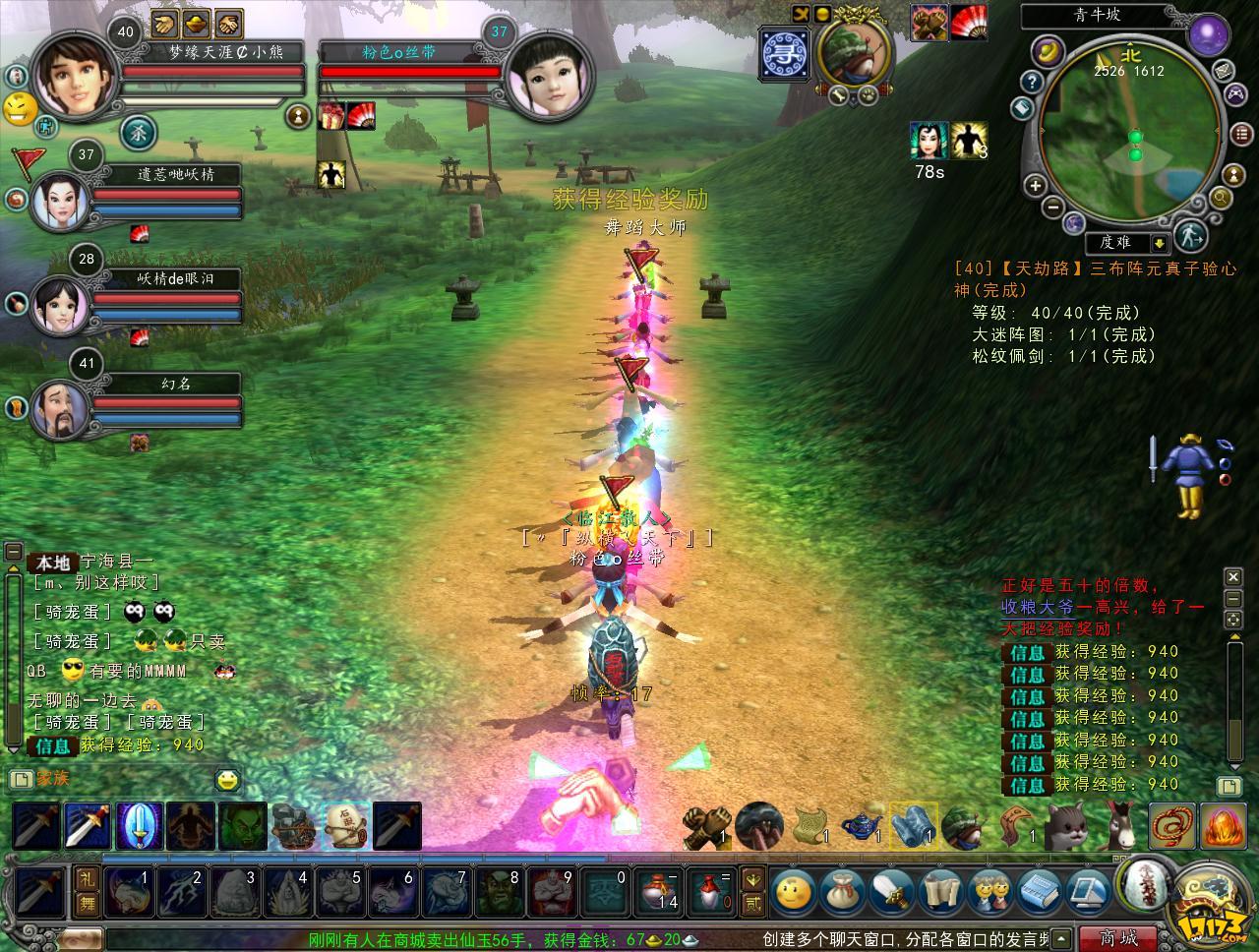
Task: Select target 粉色o丝带 portrait
Action: click(x=540, y=76)
